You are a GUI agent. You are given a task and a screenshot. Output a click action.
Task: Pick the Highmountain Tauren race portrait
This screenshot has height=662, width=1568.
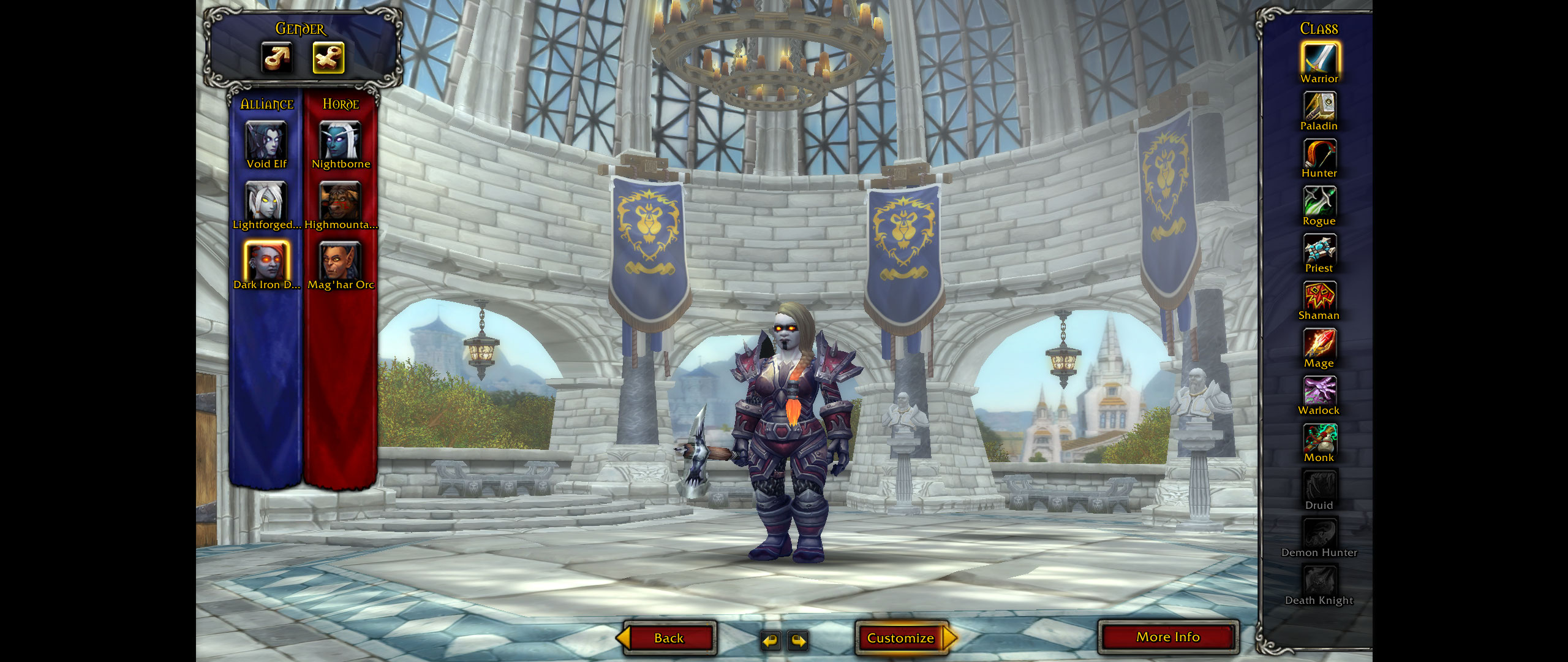pyautogui.click(x=341, y=201)
